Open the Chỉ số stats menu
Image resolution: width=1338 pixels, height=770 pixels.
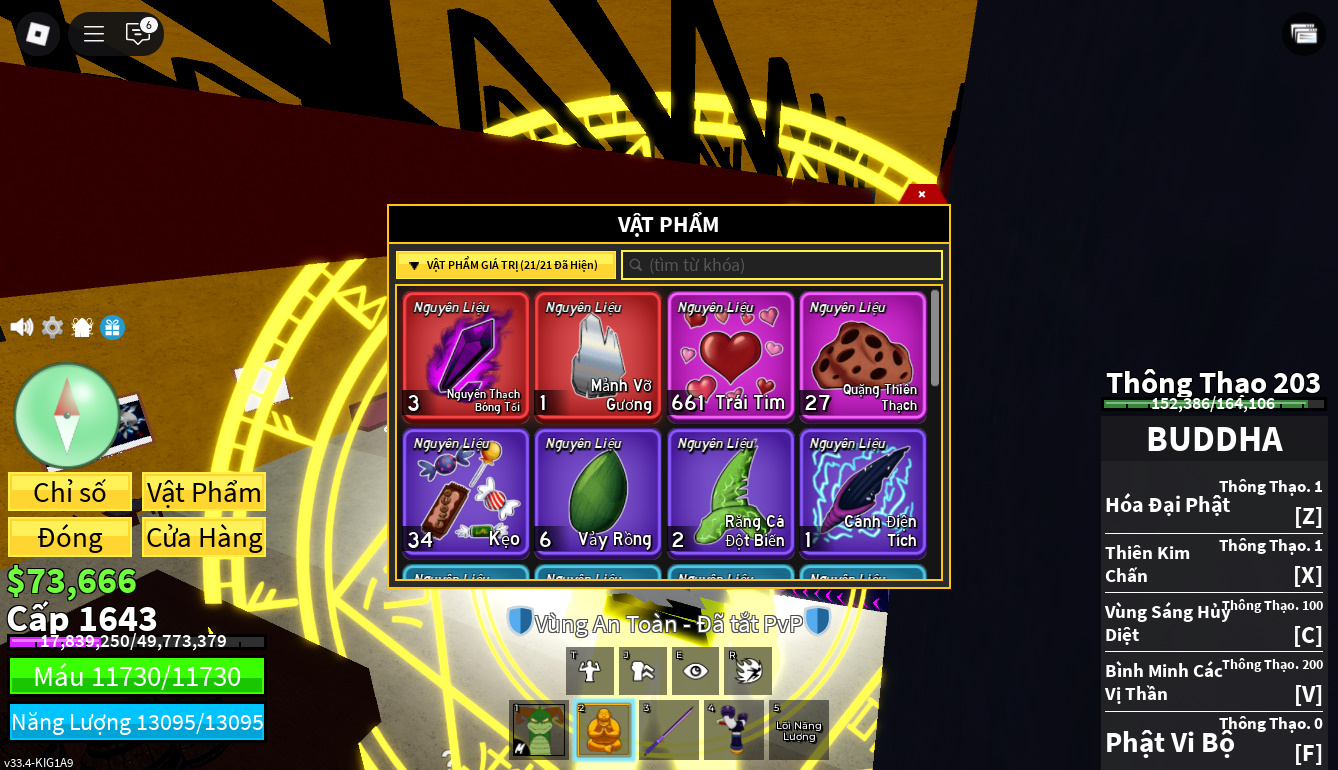pyautogui.click(x=70, y=492)
